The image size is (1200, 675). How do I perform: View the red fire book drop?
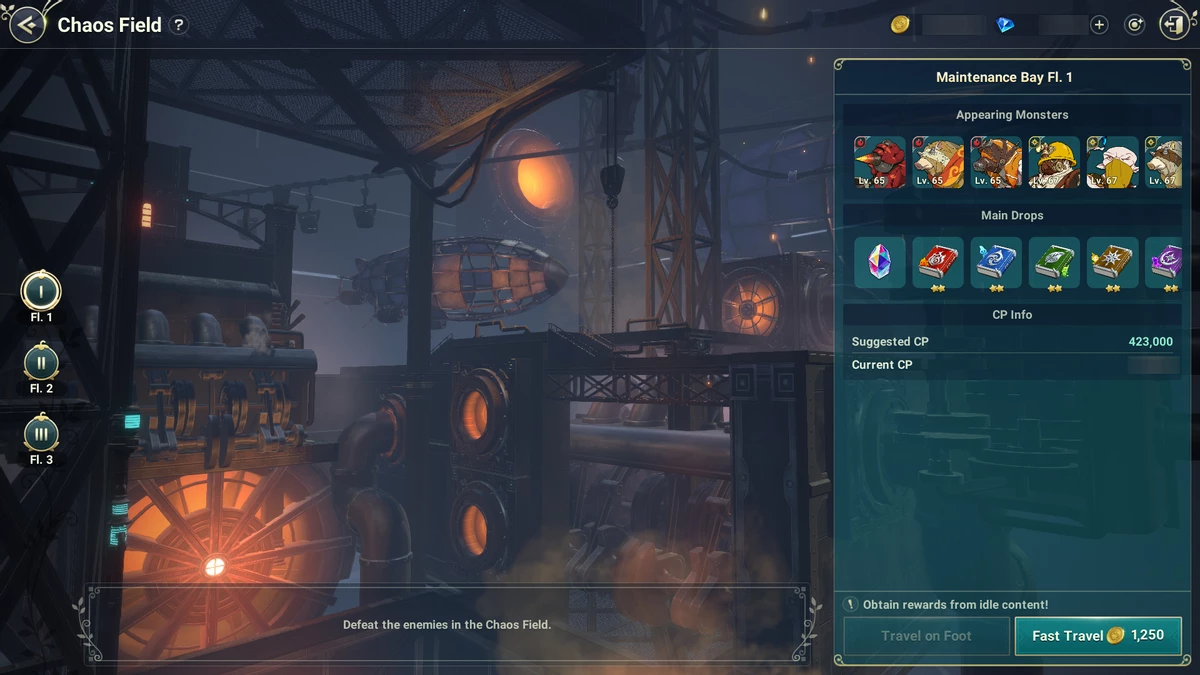click(x=938, y=262)
